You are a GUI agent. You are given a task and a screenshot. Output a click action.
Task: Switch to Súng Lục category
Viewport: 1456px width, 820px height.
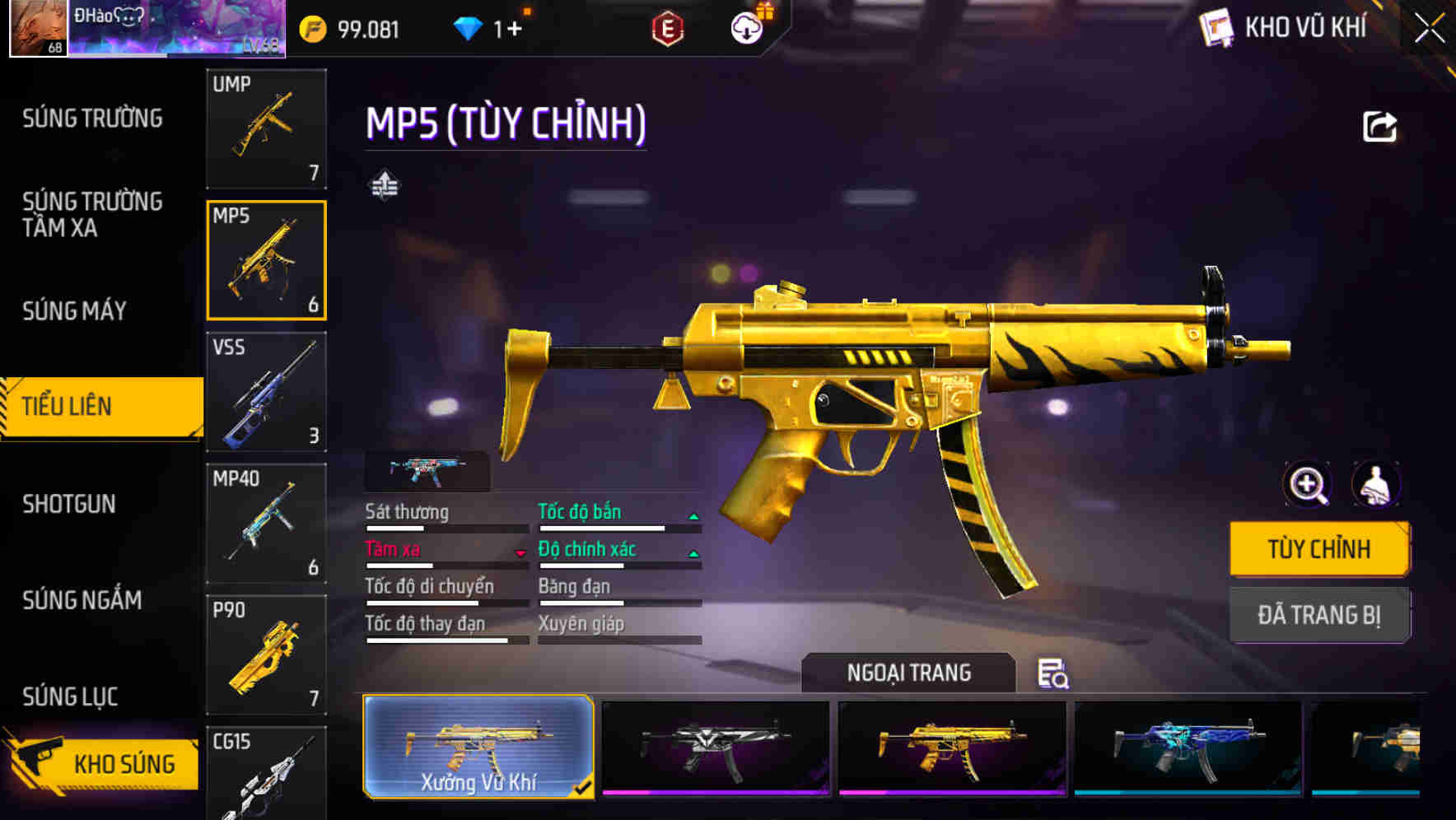coord(71,697)
